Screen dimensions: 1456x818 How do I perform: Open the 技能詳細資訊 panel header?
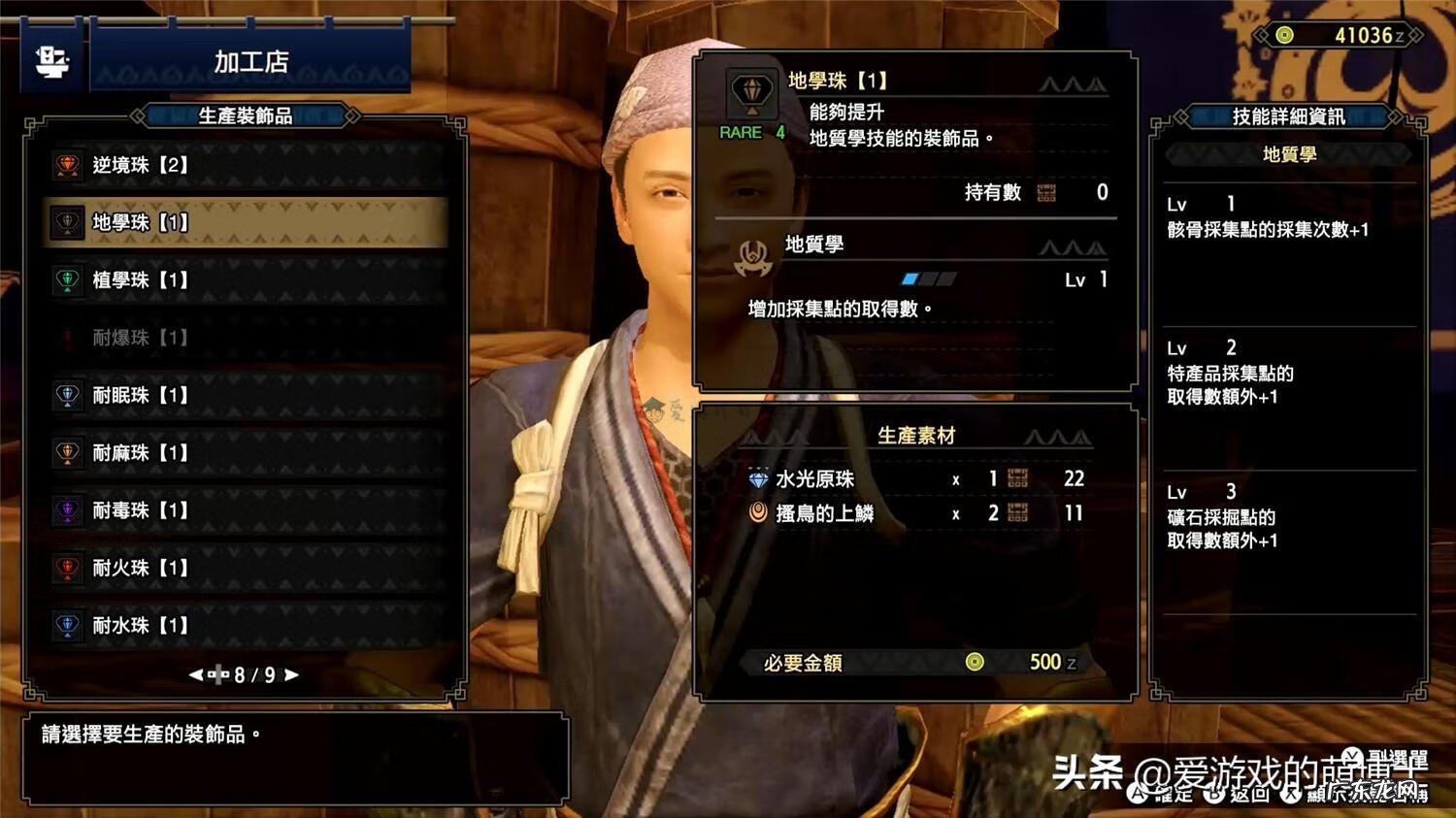pos(1289,116)
